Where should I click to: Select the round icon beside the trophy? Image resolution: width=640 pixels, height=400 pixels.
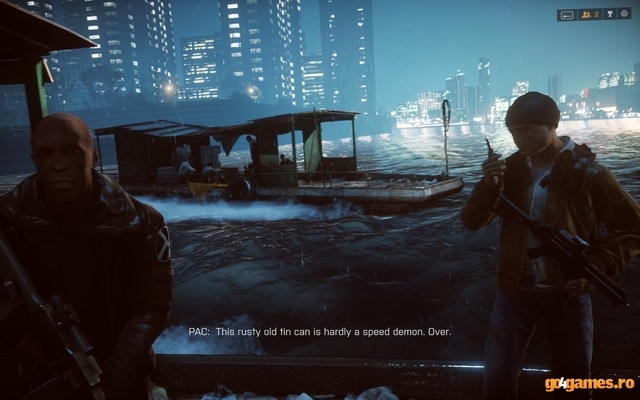(624, 14)
